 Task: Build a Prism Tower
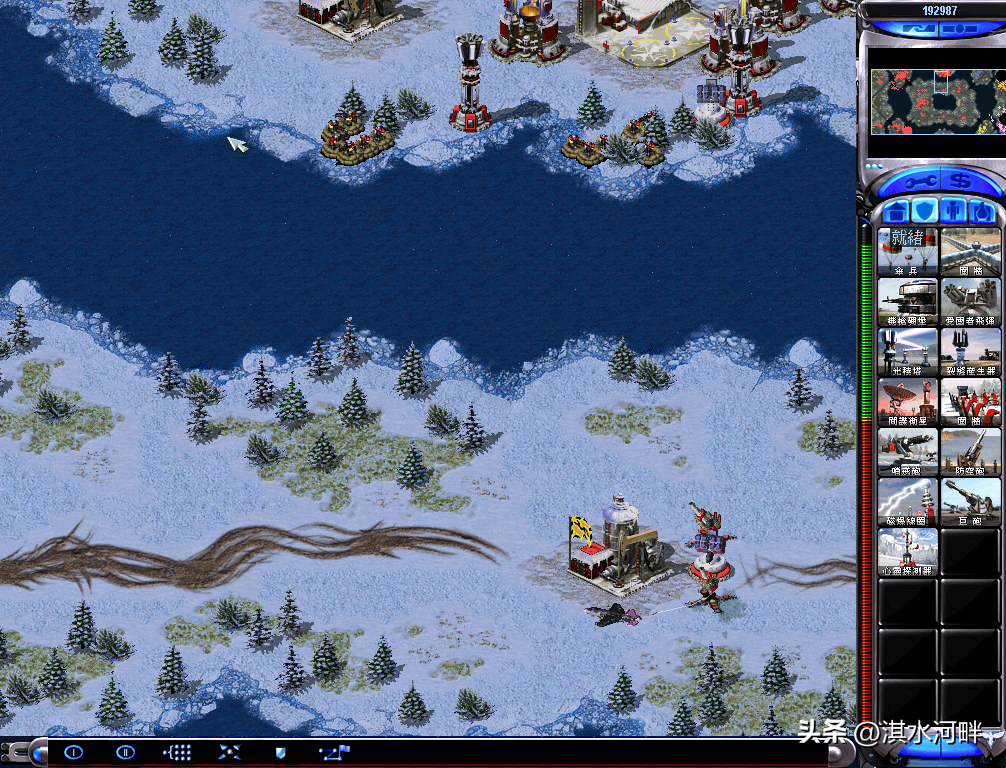(908, 351)
